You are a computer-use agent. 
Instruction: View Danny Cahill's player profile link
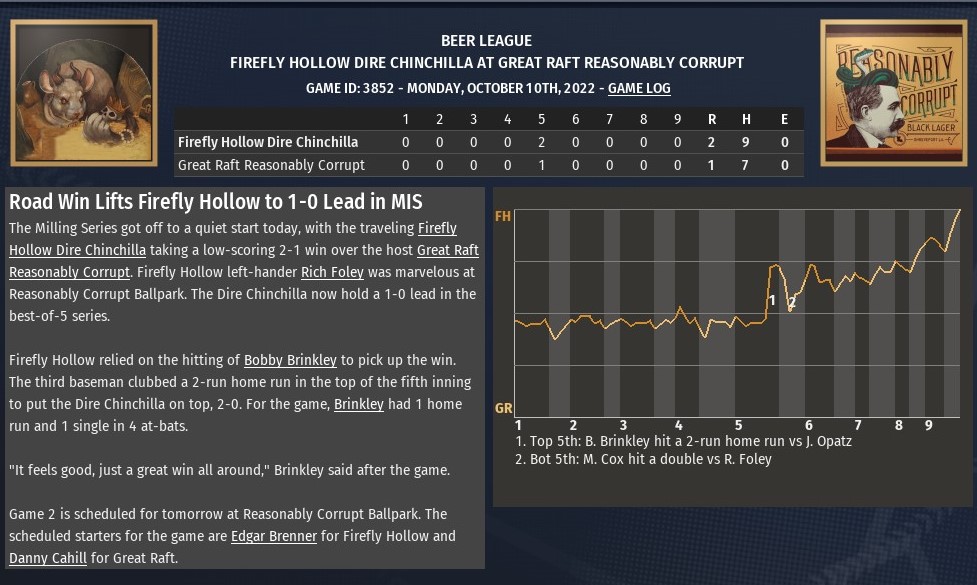pos(52,558)
